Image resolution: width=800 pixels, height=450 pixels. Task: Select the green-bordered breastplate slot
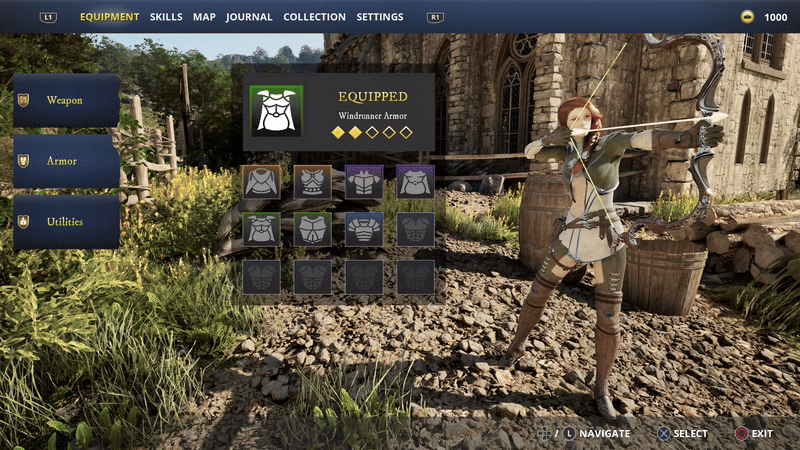(313, 229)
